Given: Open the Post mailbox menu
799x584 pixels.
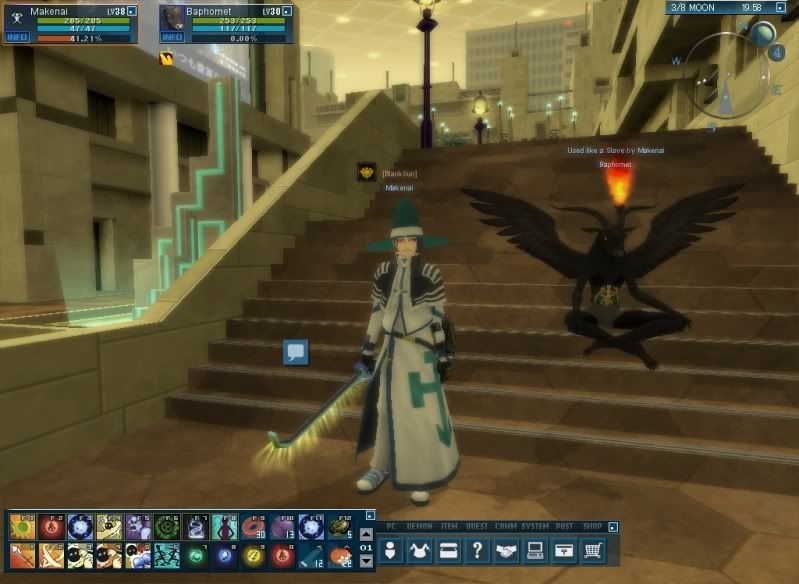Looking at the screenshot, I should point(565,549).
